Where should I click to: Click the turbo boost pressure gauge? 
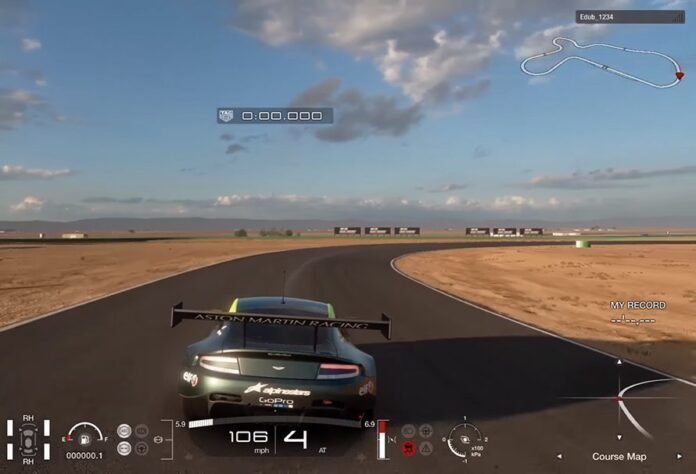coord(463,439)
